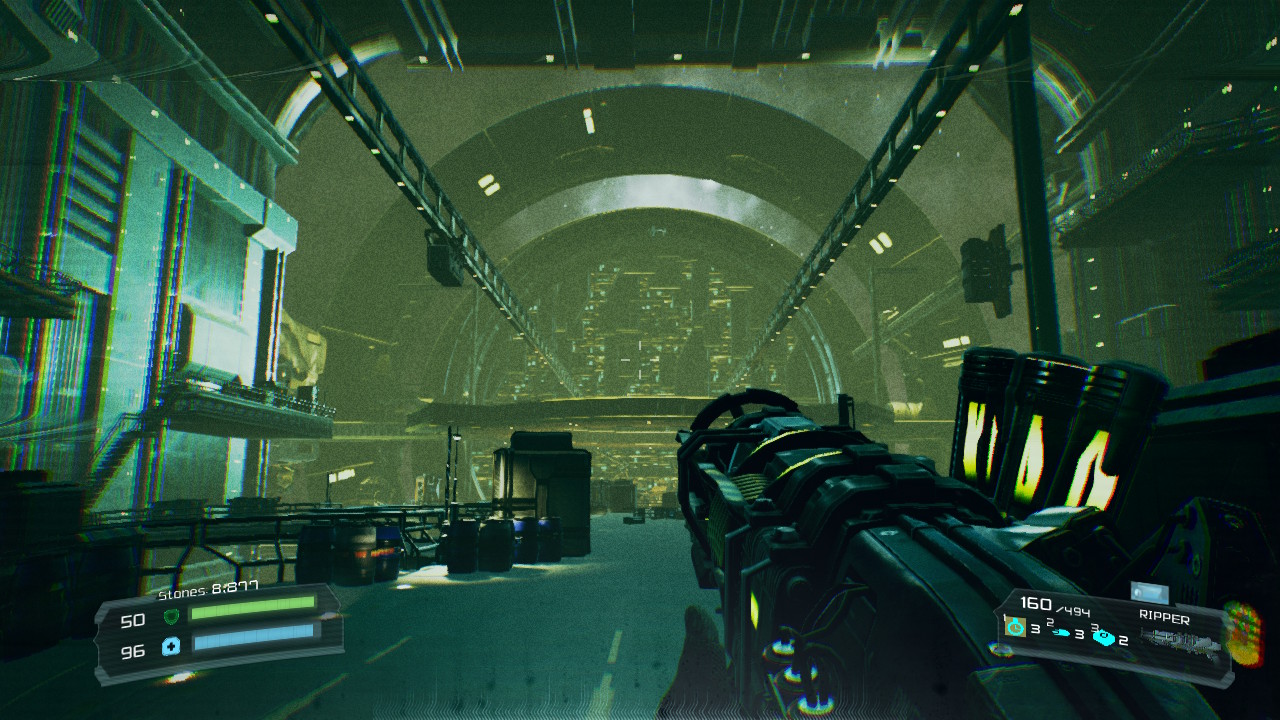Click the green armor shield icon

(172, 617)
